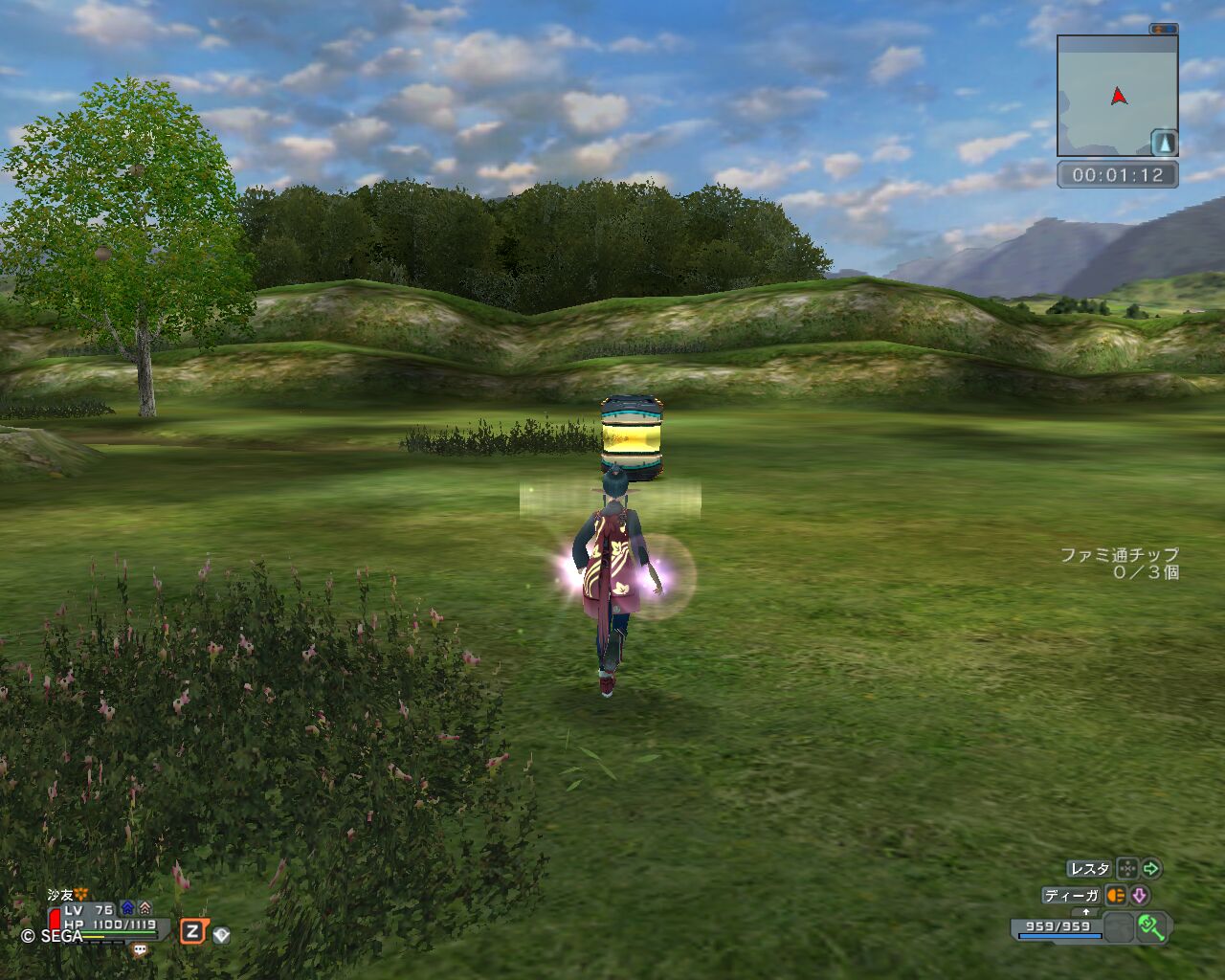Select the orange Diga technique icon
Image resolution: width=1225 pixels, height=980 pixels.
(1116, 896)
